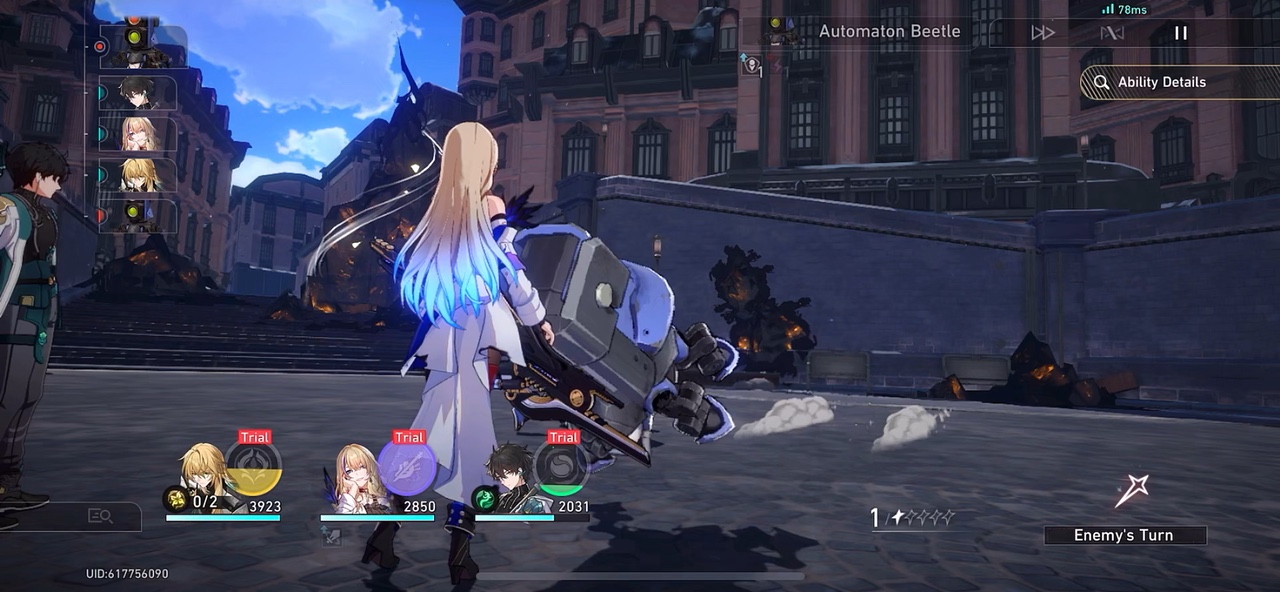This screenshot has width=1280, height=592.
Task: Open Ability Details
Action: (x=1160, y=82)
